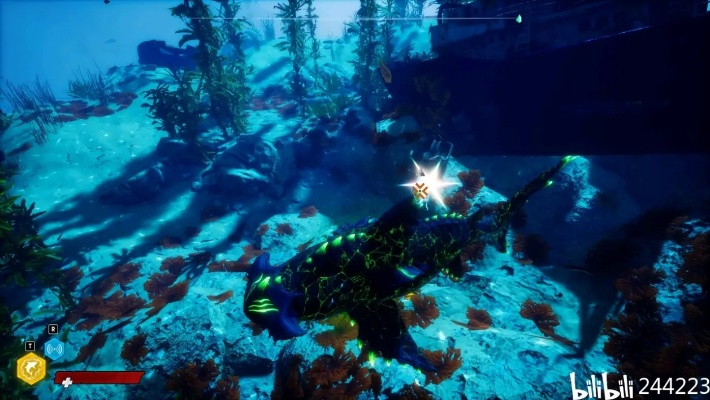The image size is (710, 400).
Task: Trigger the blue sonar pulse ability
Action: click(54, 348)
